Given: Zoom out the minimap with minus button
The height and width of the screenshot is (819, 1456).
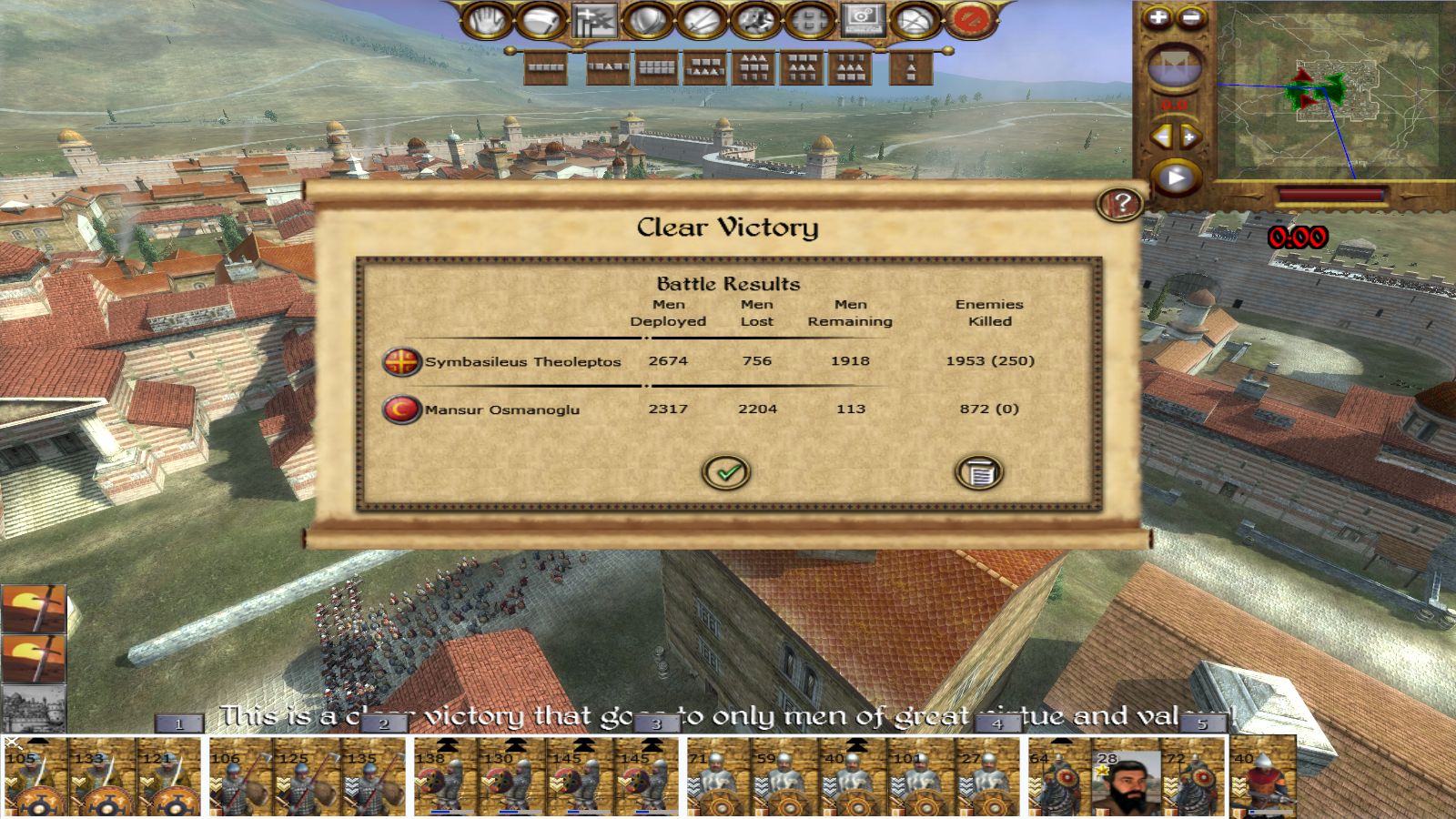Looking at the screenshot, I should 1191,17.
